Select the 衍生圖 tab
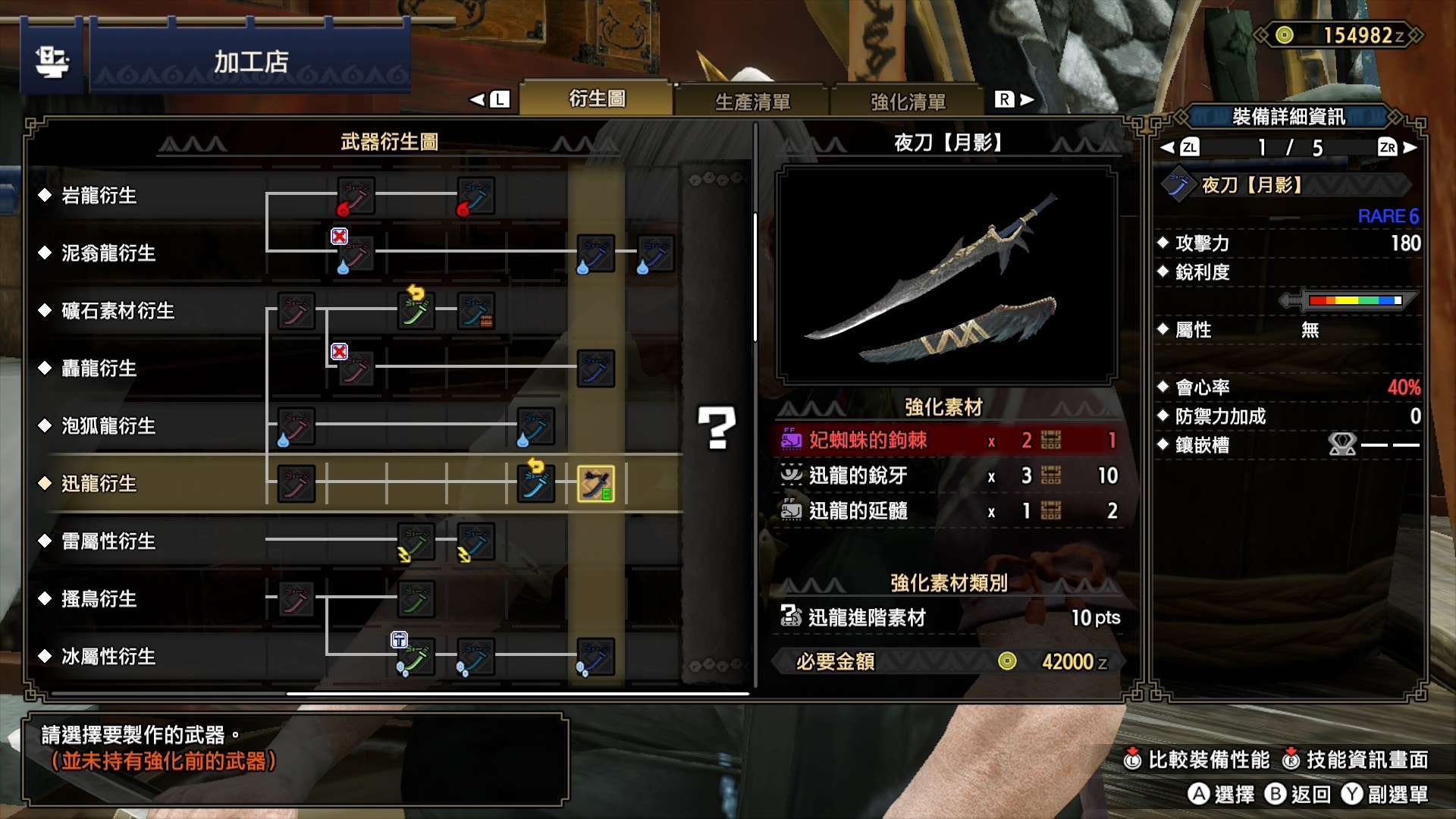This screenshot has width=1456, height=819. [597, 99]
